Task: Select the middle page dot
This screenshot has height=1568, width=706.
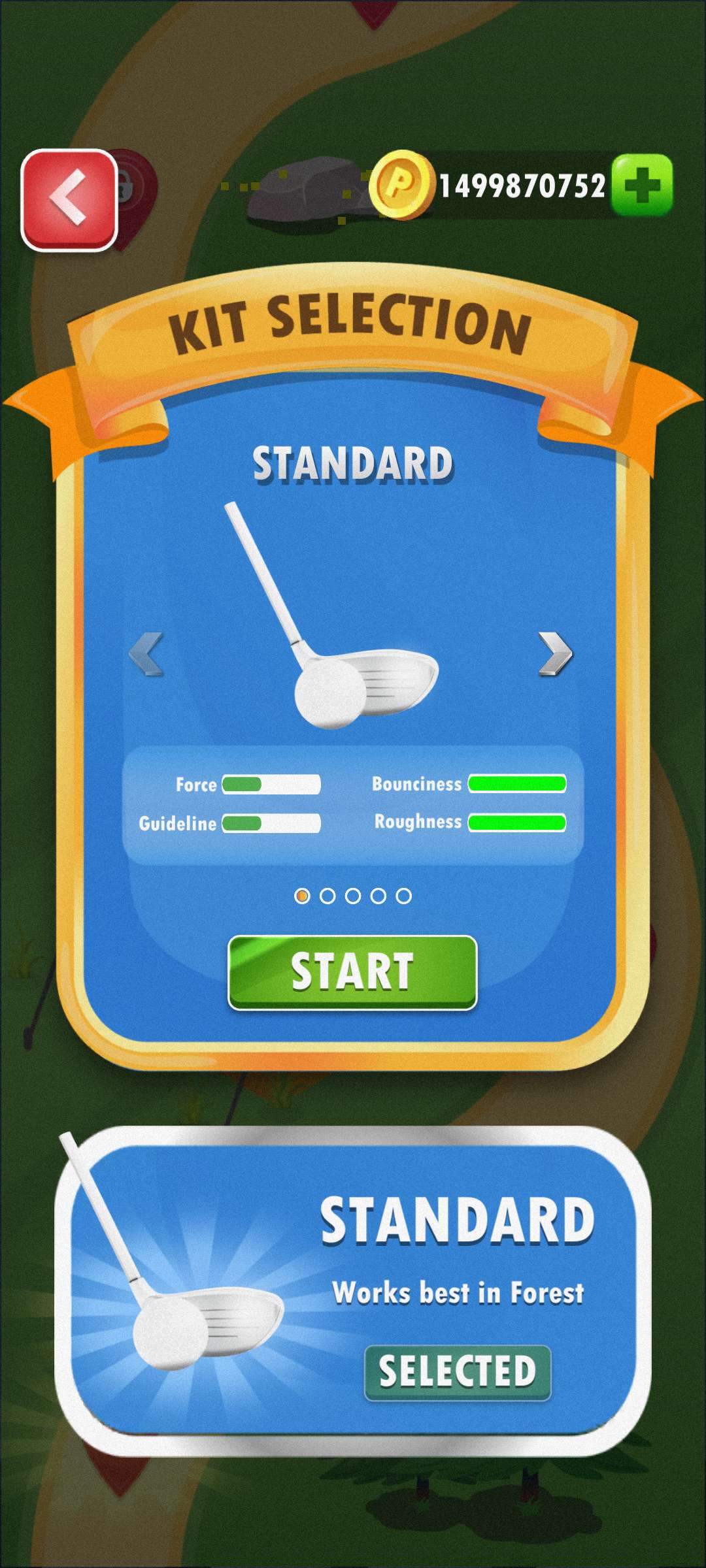Action: (353, 896)
